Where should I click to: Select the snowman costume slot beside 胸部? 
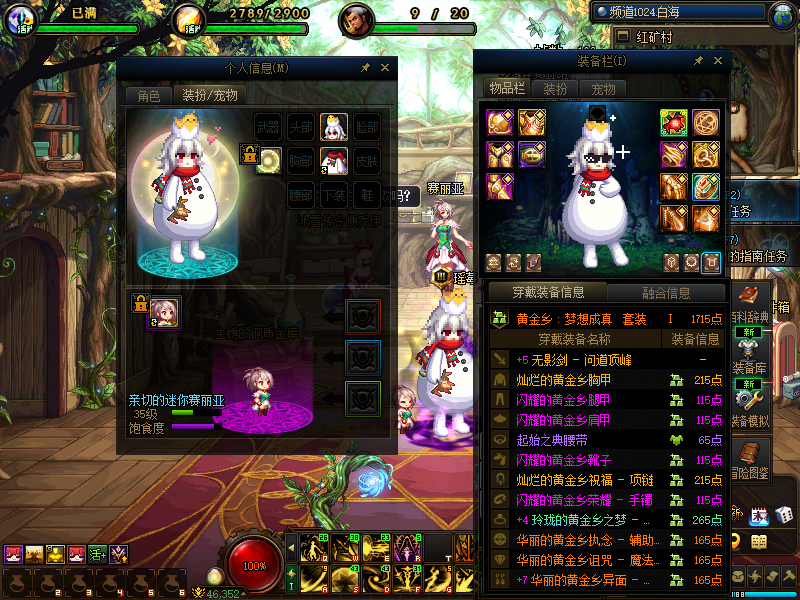[333, 160]
